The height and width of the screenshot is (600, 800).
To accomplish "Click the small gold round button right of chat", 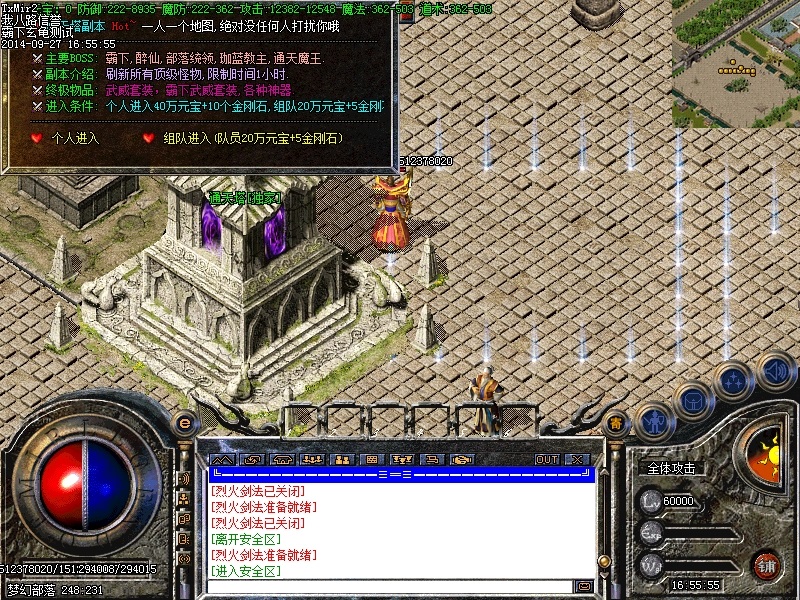I will pos(617,424).
